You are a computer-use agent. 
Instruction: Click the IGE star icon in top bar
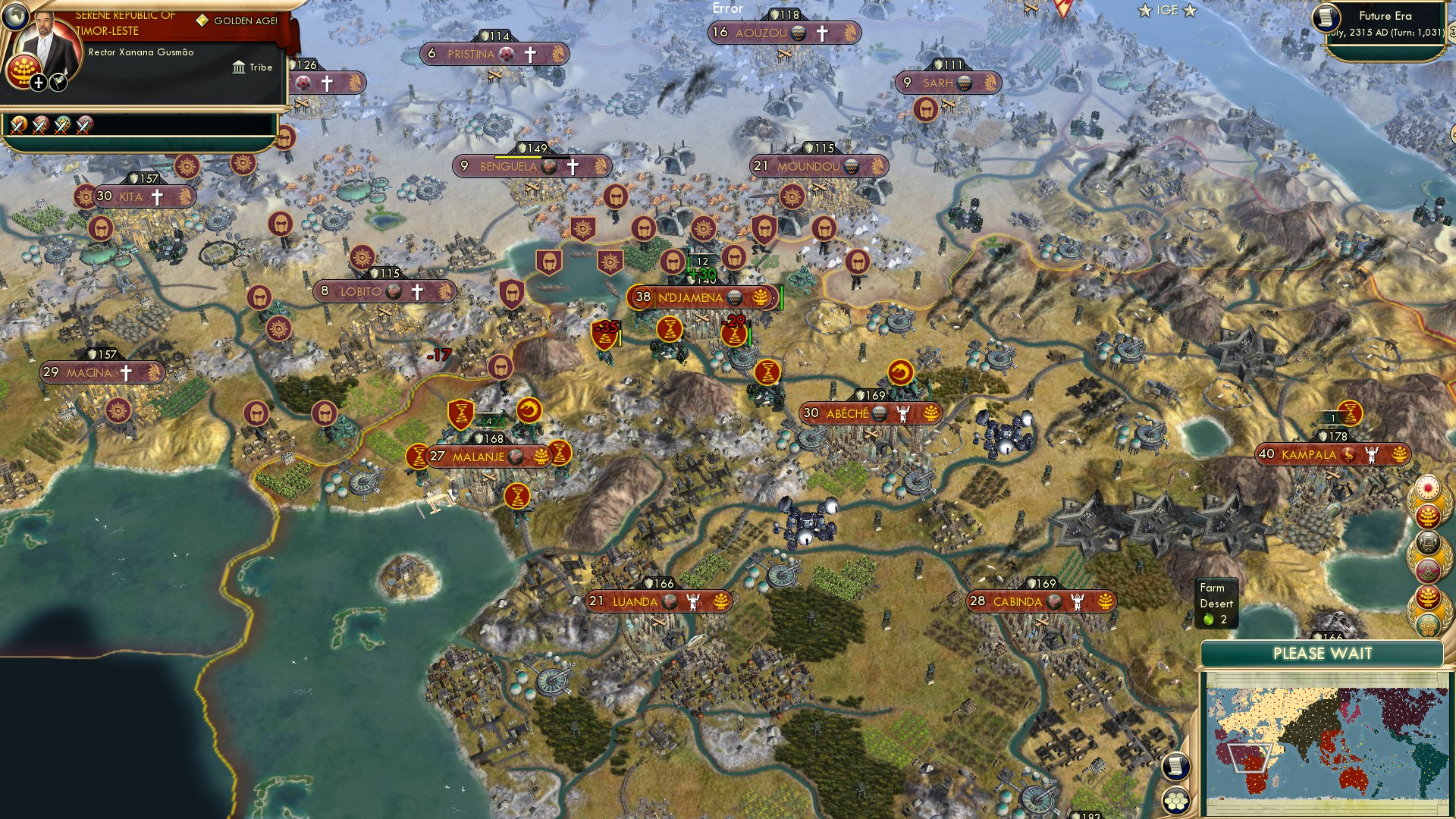point(1144,11)
